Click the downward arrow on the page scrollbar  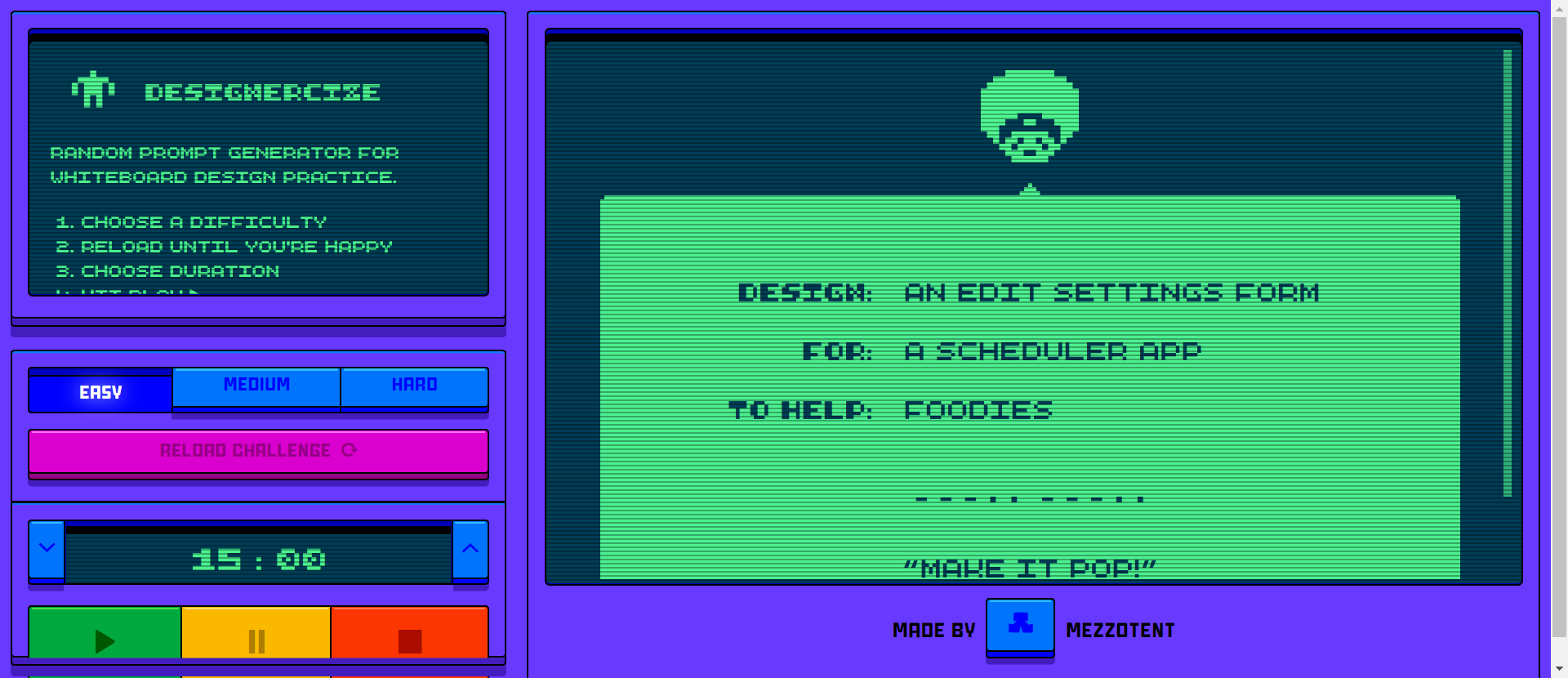tap(1560, 668)
